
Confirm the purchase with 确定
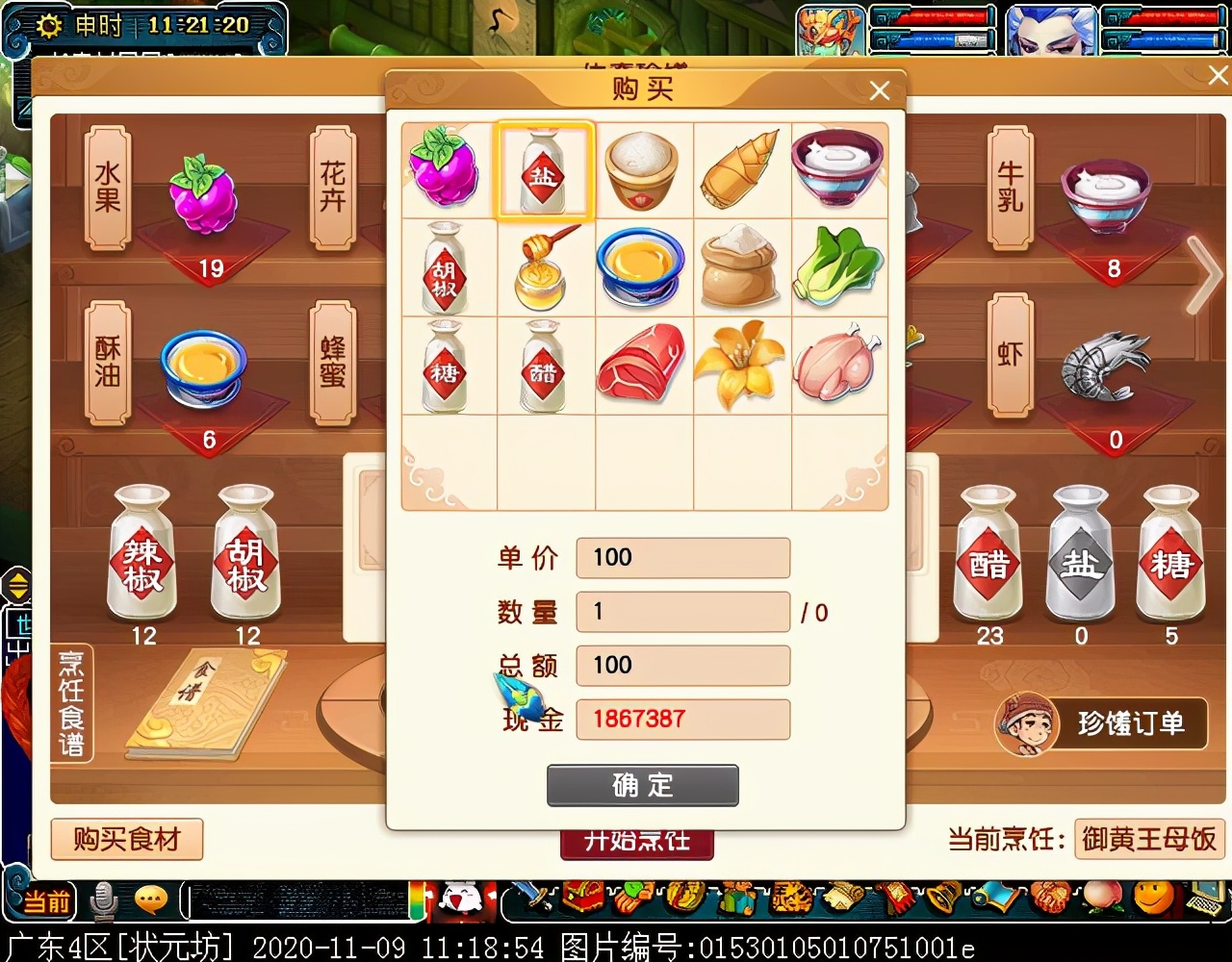click(x=642, y=785)
